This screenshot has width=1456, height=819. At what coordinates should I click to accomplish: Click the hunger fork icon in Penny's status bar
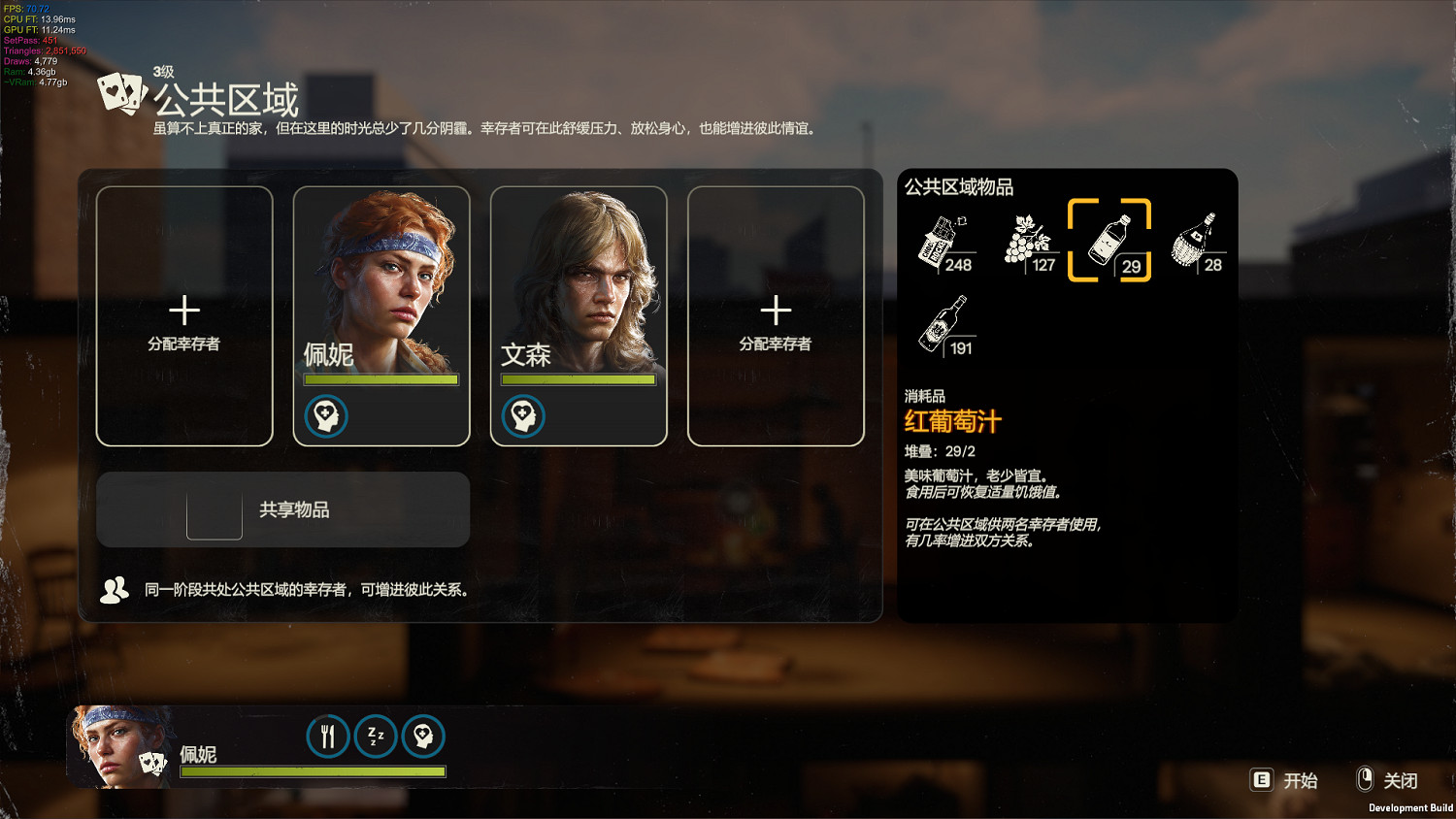click(x=328, y=737)
